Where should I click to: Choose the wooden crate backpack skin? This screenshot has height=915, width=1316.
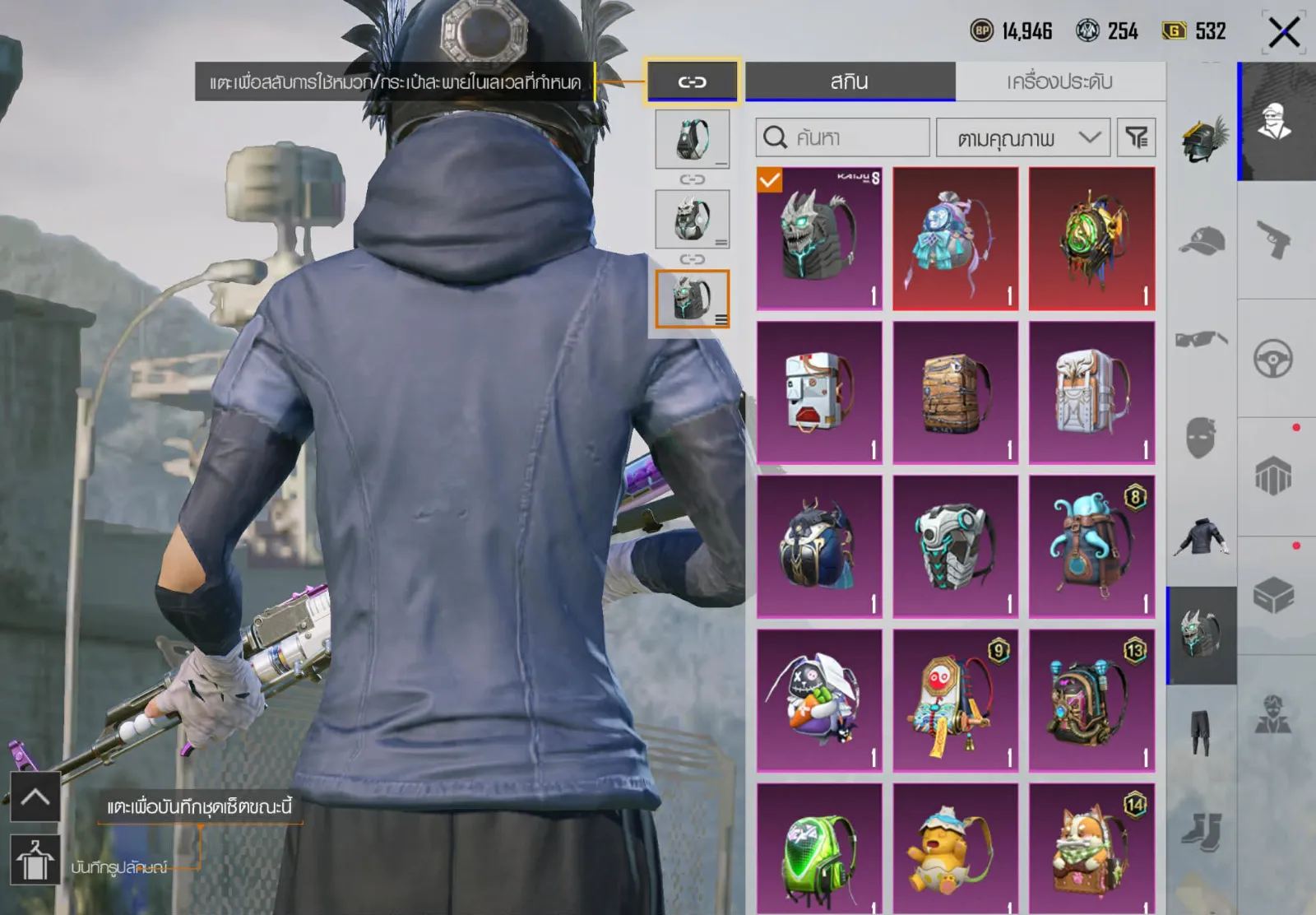[x=955, y=392]
